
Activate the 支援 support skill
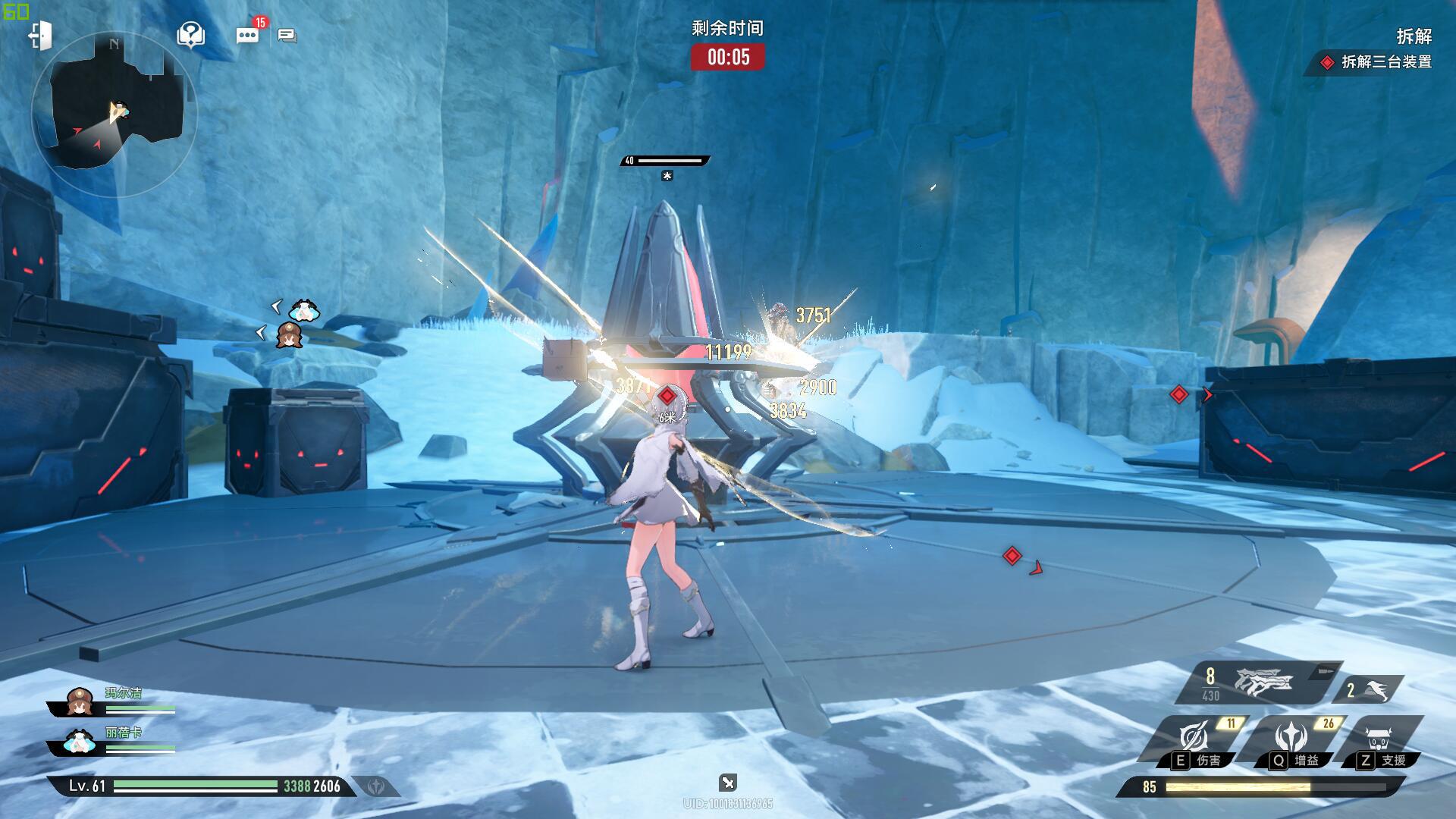tap(1380, 739)
